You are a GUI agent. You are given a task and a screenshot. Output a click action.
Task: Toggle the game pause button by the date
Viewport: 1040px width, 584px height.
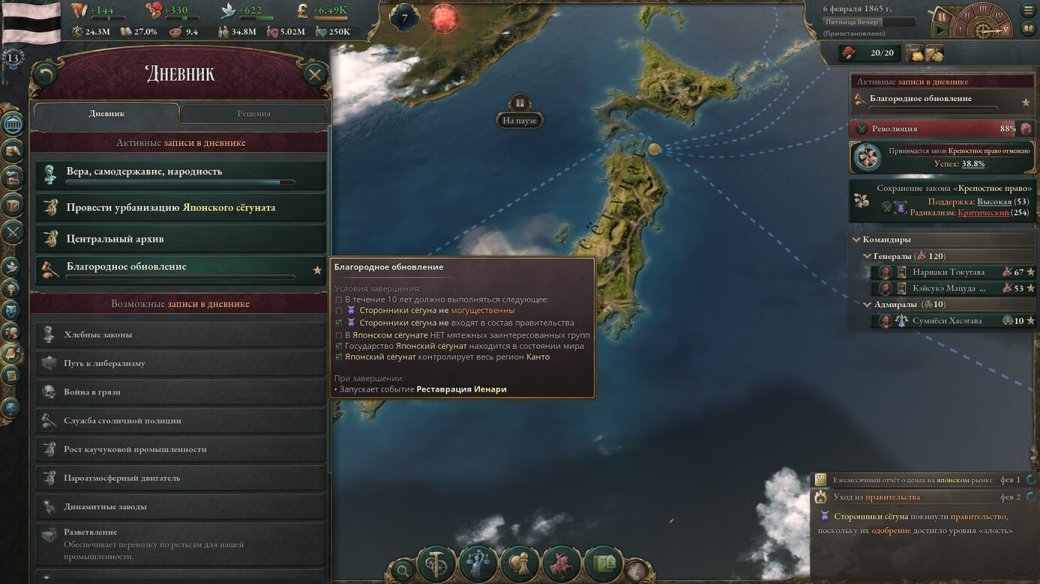941,17
